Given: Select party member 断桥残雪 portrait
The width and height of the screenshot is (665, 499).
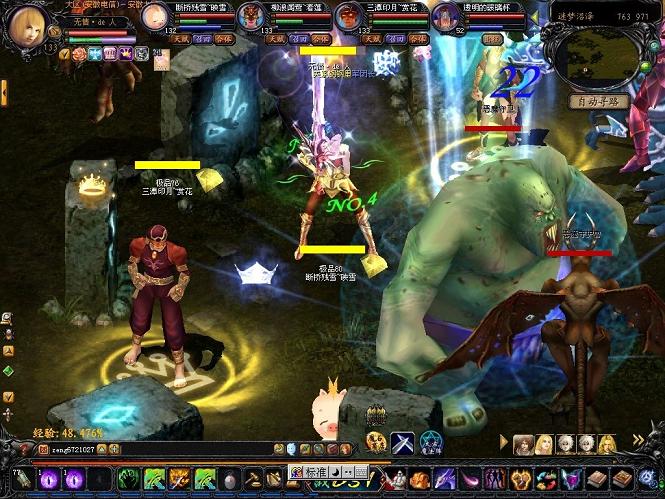Looking at the screenshot, I should tap(155, 18).
